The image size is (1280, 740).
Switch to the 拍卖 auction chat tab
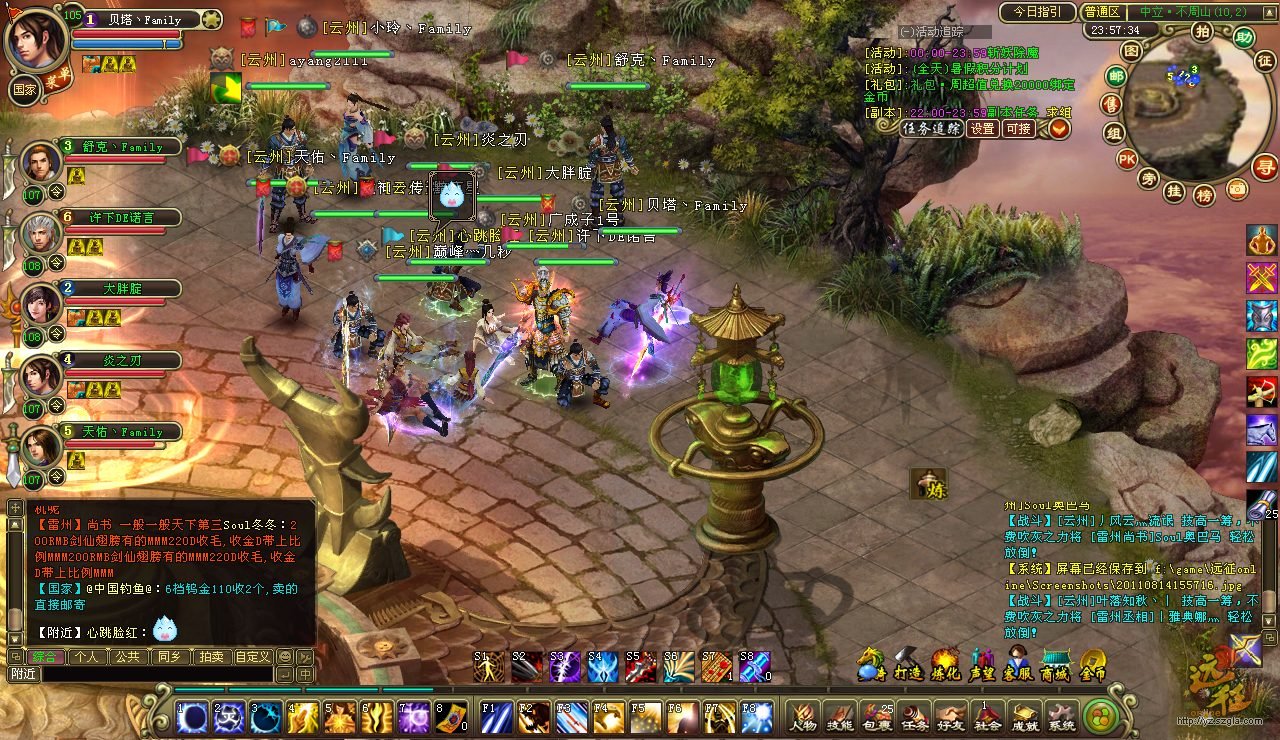point(211,657)
